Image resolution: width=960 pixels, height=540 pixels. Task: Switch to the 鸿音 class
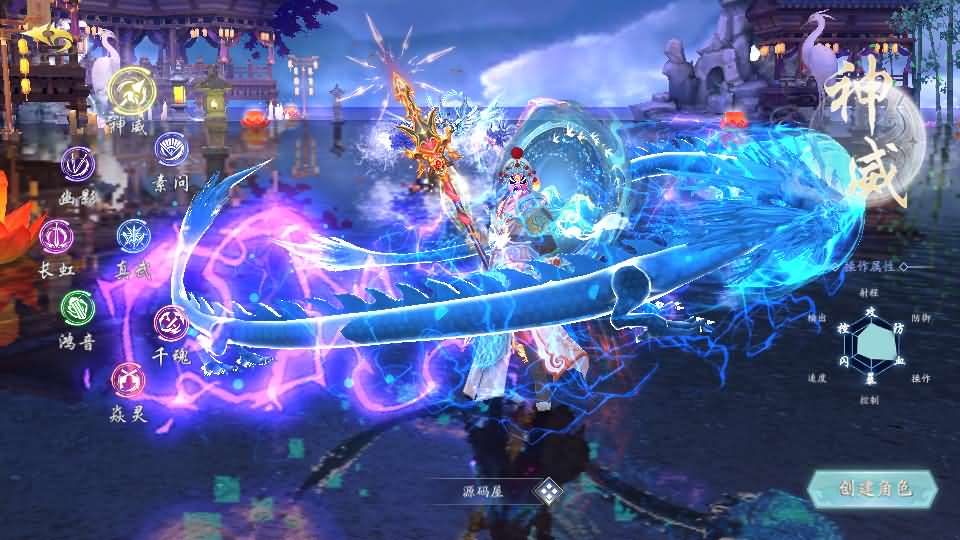pyautogui.click(x=78, y=307)
